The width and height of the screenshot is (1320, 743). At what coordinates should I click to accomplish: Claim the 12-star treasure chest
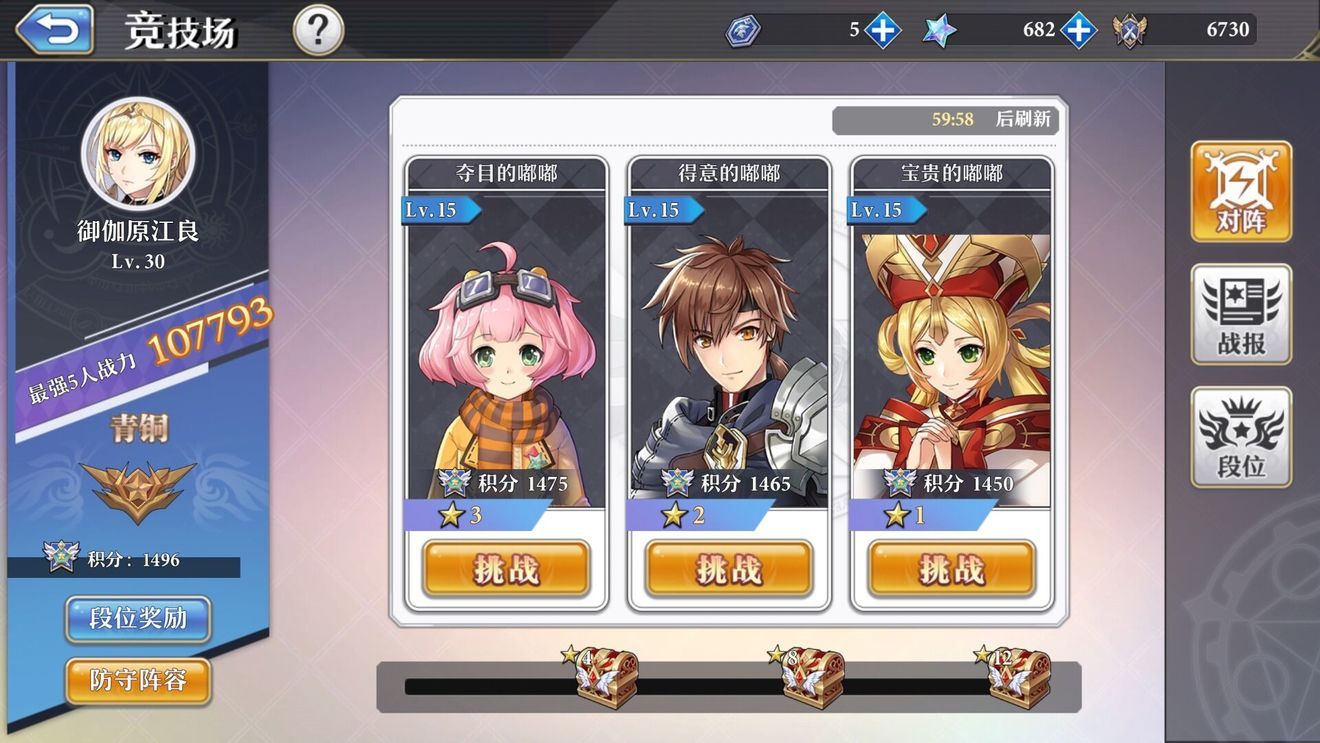click(1018, 679)
